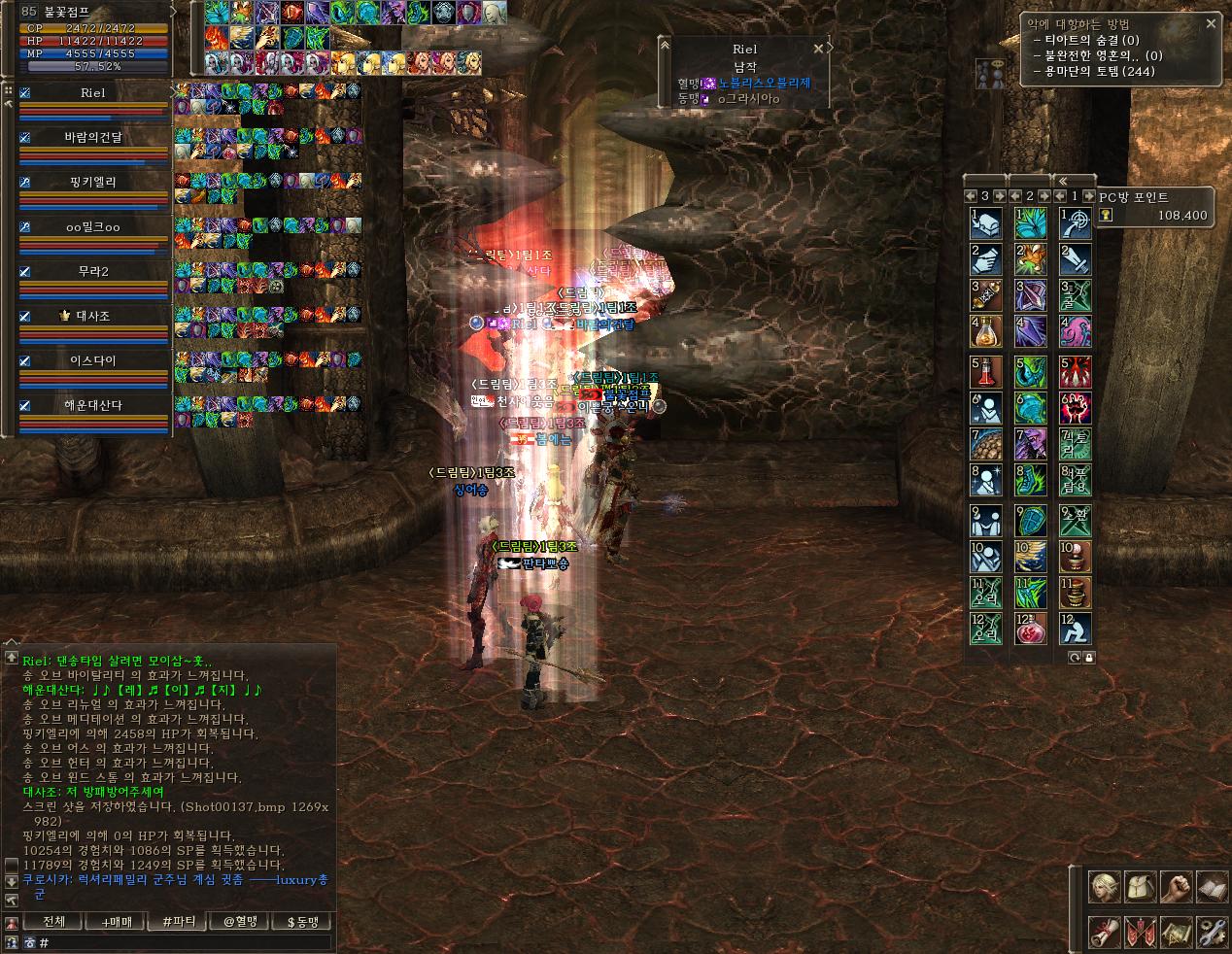
Task: Use the red potion in hotbar slot 5
Action: [986, 372]
